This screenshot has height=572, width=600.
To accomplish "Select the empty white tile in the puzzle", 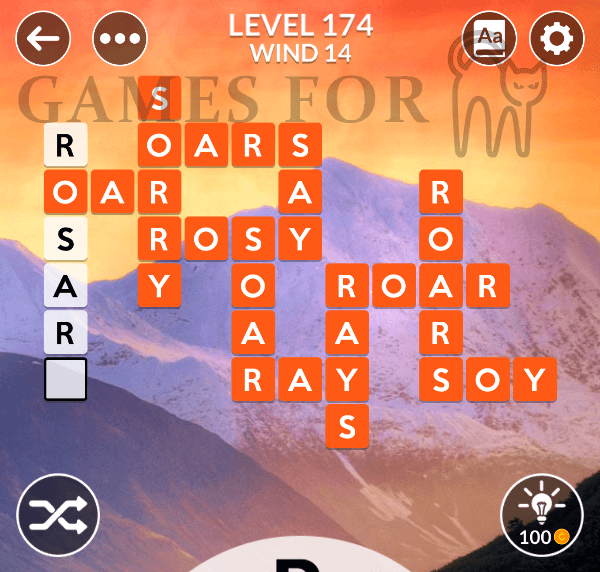I will point(66,380).
